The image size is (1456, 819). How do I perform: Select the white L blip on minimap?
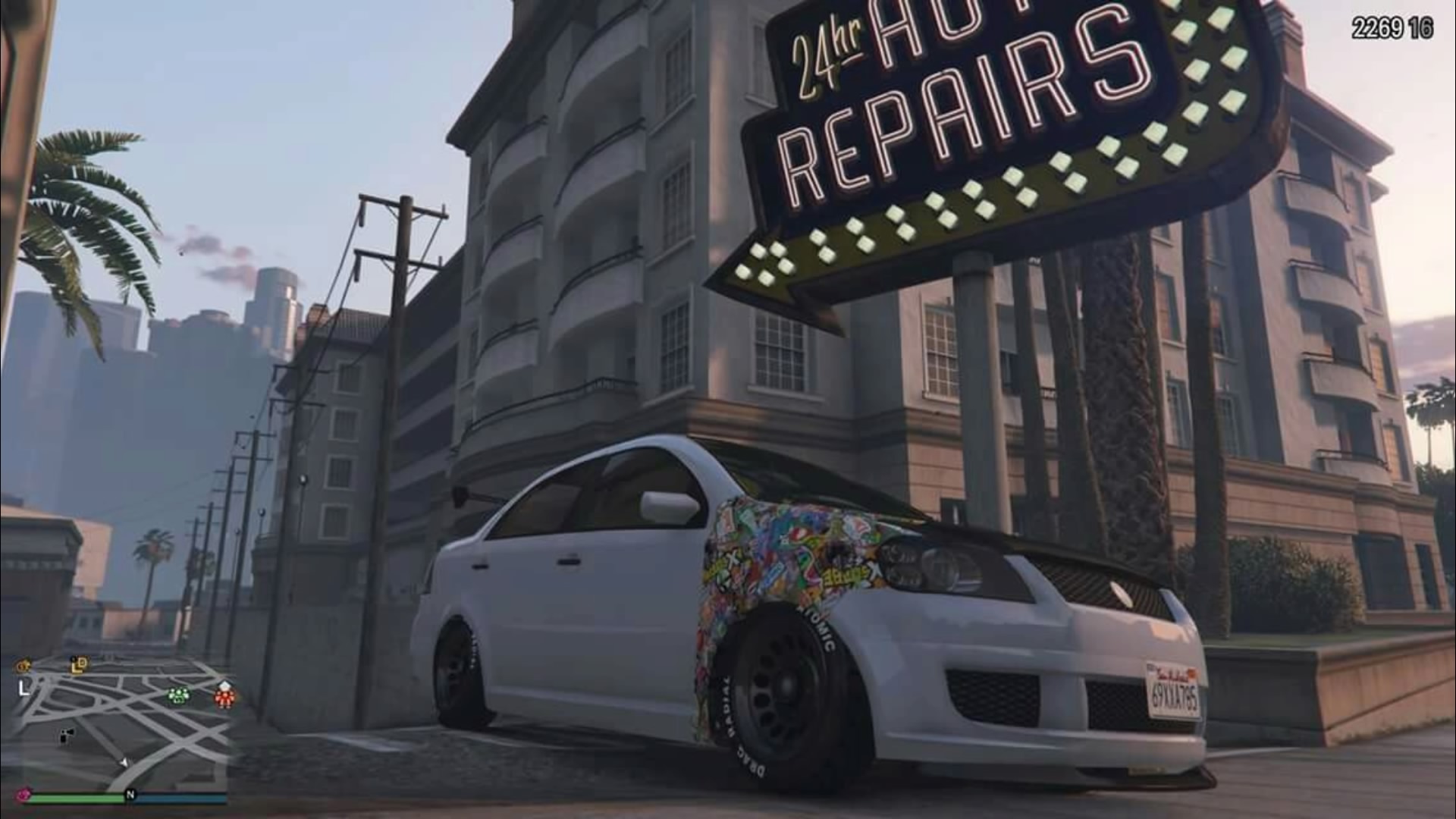23,689
